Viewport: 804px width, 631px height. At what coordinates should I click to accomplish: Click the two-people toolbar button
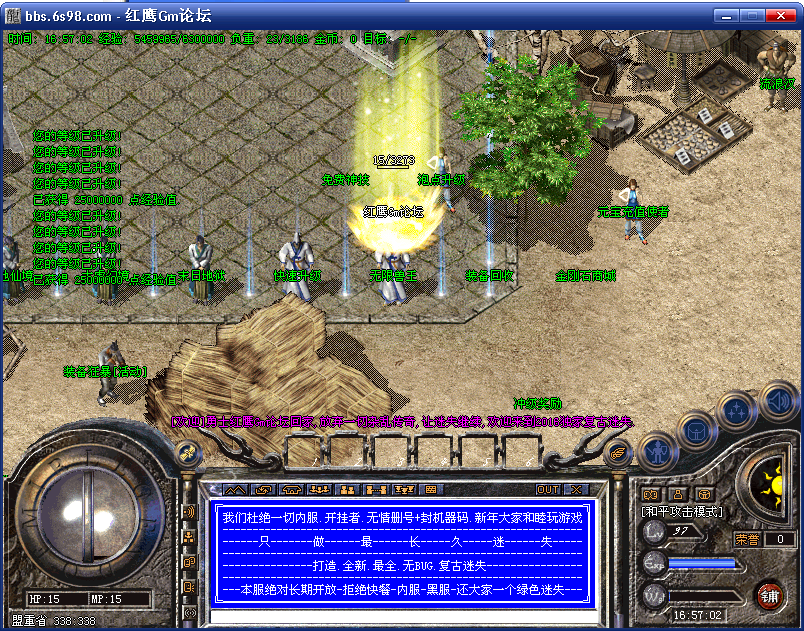tap(348, 490)
